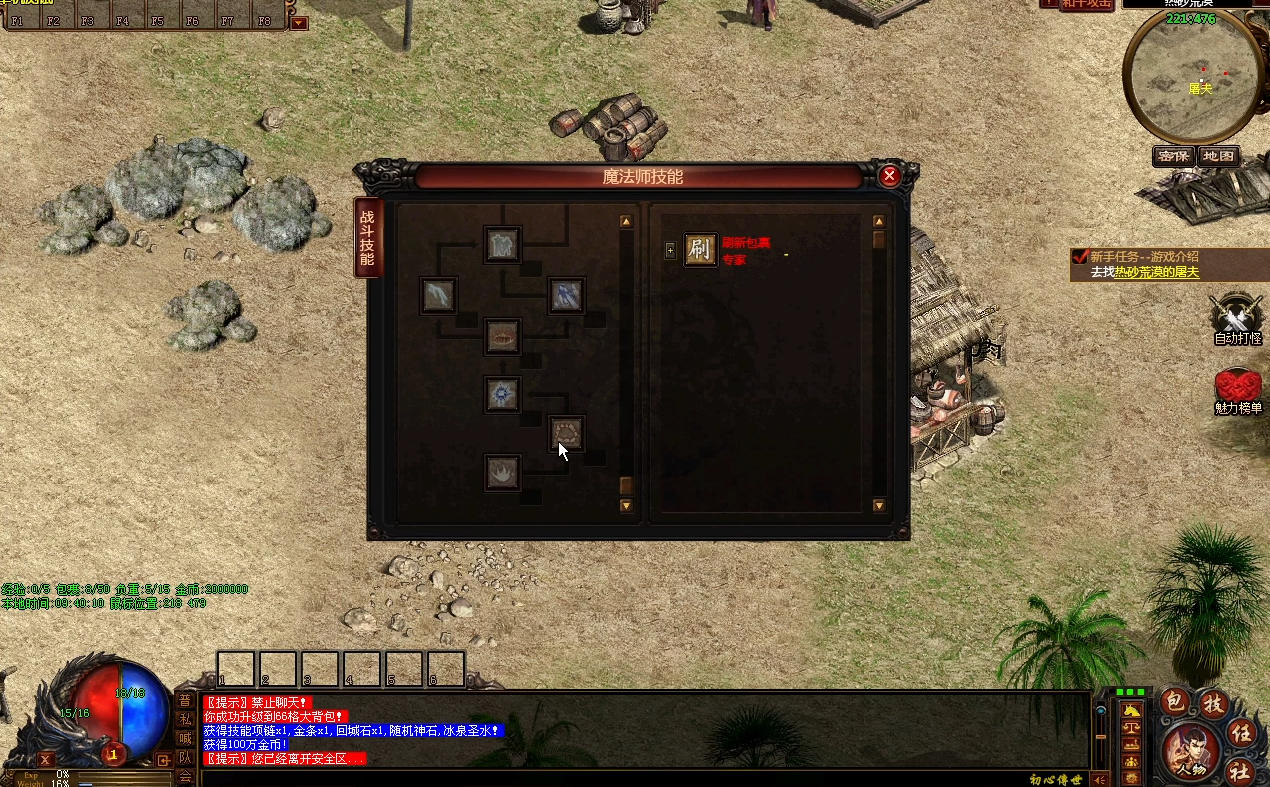Open the 魅力榜单 charm ranking icon
Viewport: 1270px width, 787px height.
1238,388
